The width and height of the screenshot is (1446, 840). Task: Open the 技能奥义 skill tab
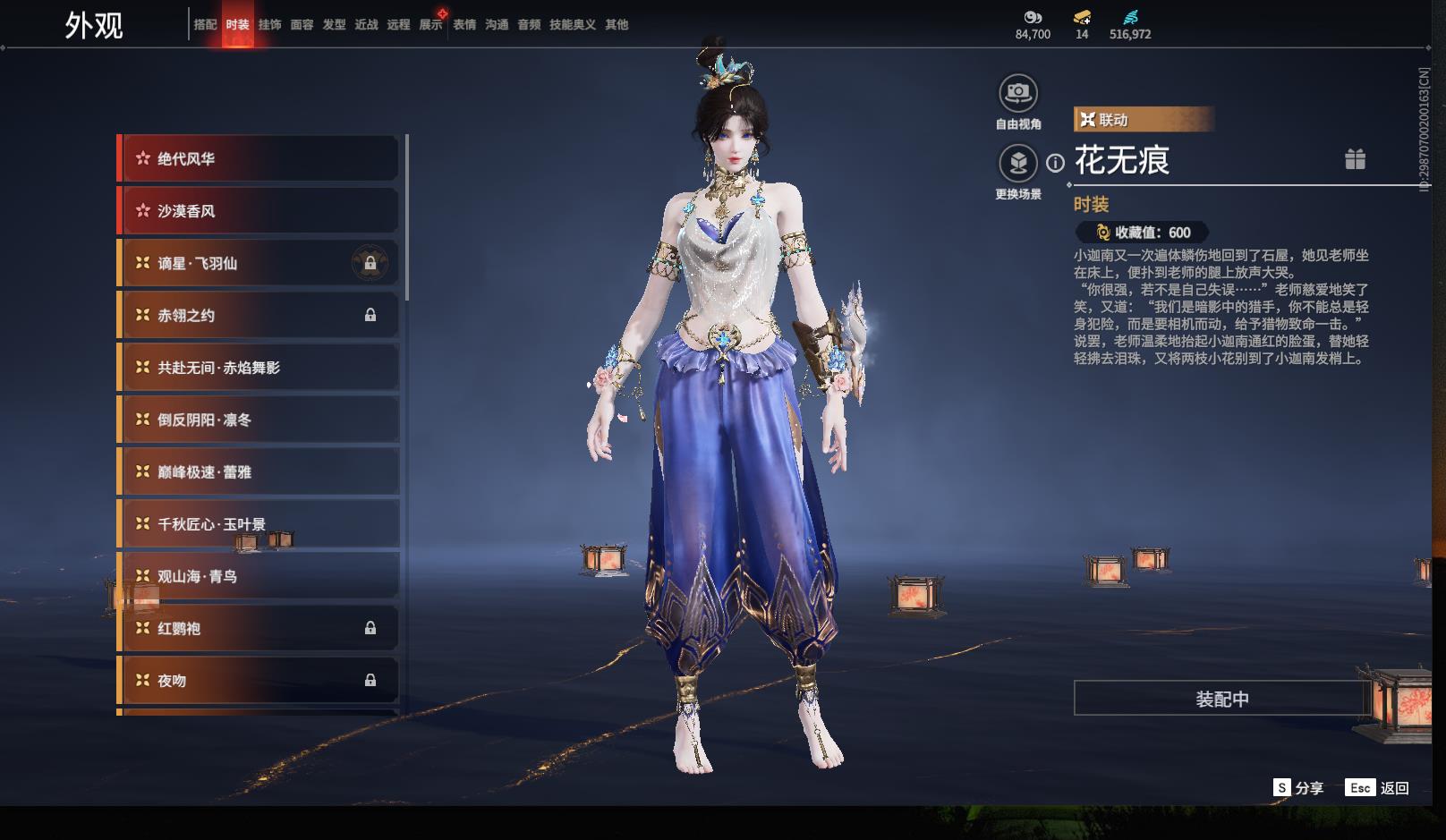[572, 25]
